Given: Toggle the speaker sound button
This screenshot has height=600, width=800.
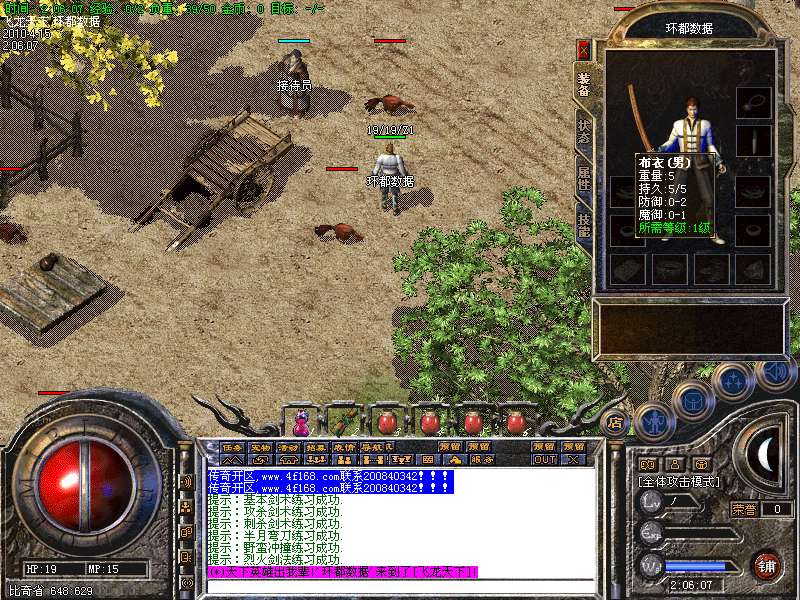Looking at the screenshot, I should tap(775, 373).
